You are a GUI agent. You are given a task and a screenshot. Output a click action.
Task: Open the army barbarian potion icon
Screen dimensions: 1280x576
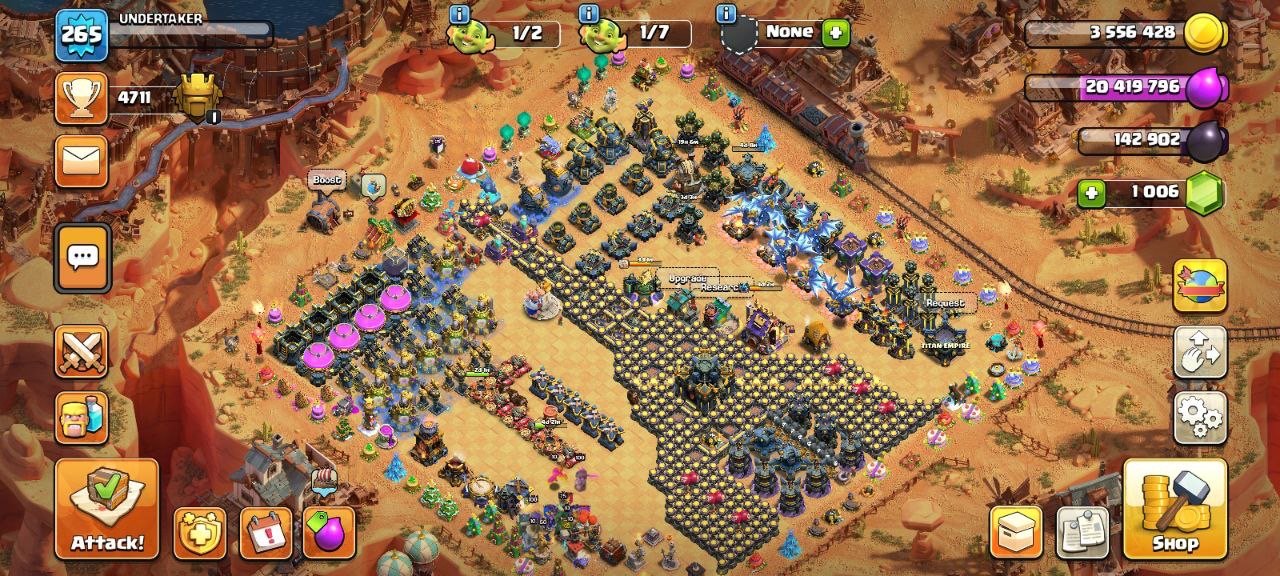(x=81, y=417)
